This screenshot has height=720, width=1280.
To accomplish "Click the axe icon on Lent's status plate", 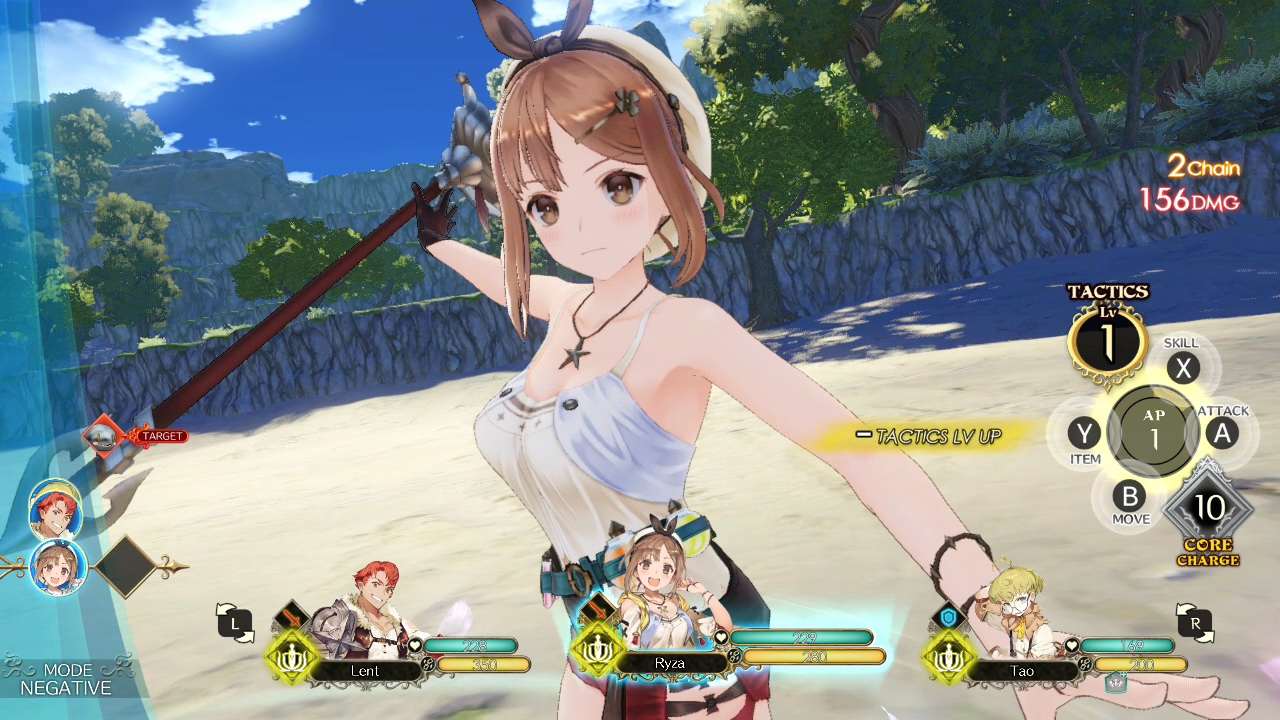I will 291,615.
